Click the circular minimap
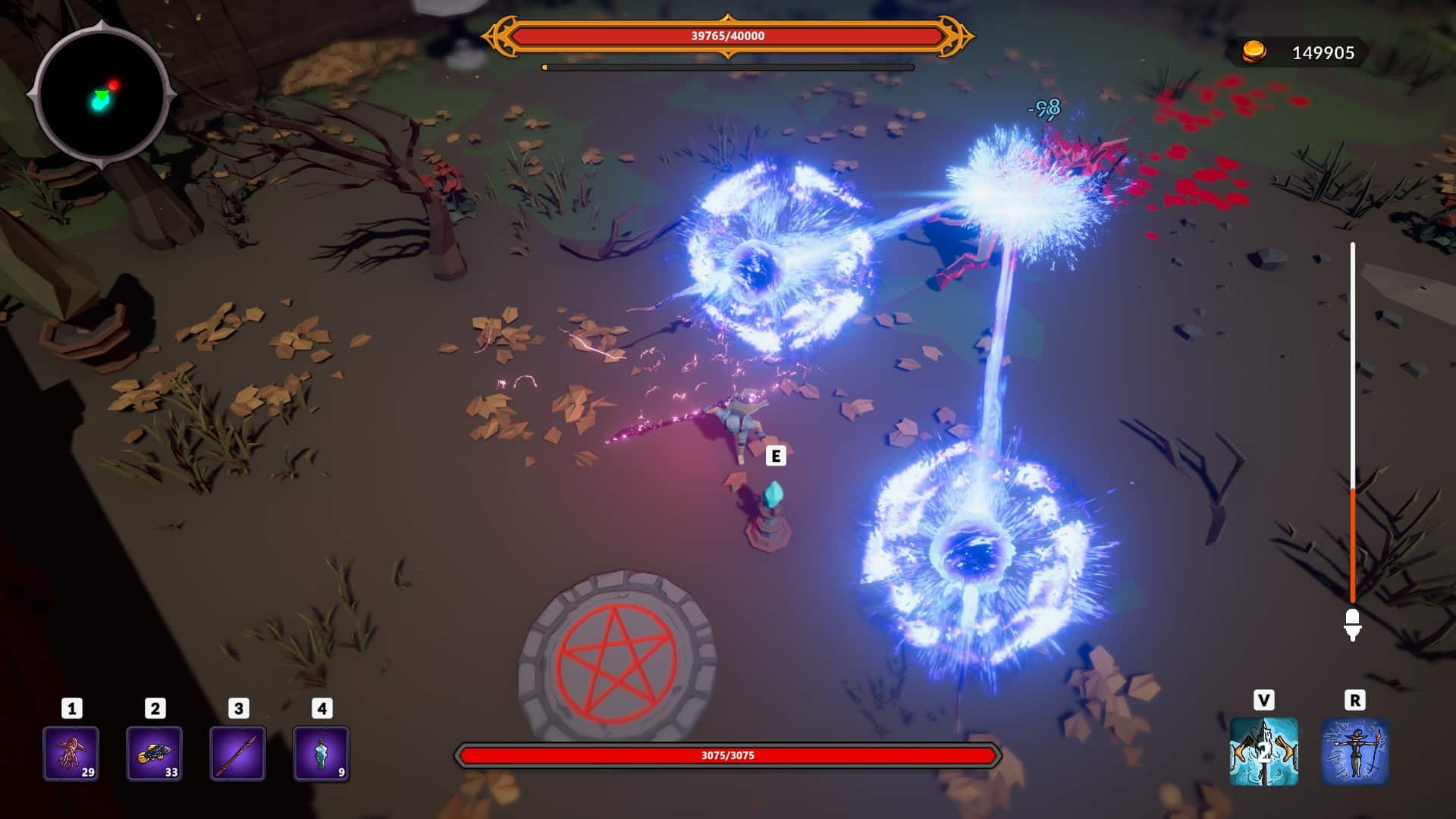 click(102, 96)
